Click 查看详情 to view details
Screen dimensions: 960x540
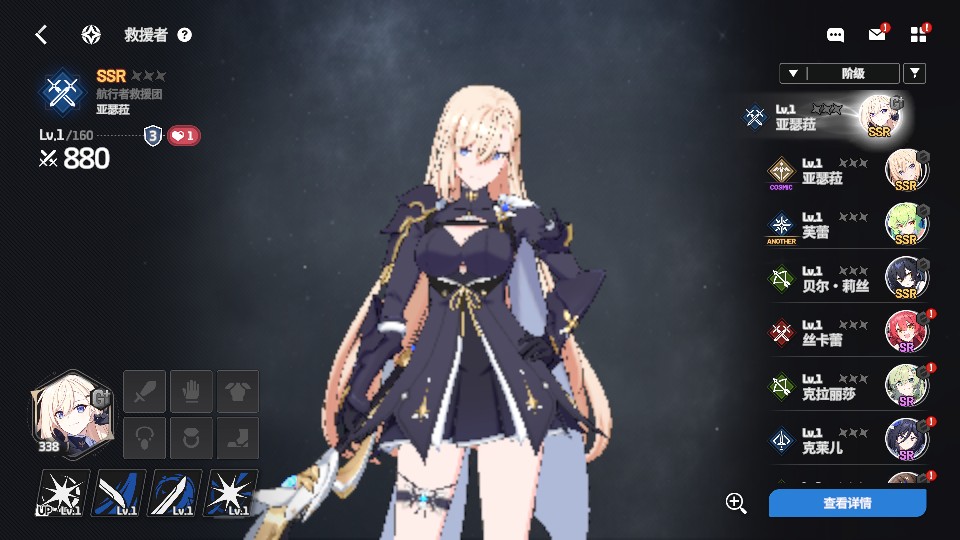coord(847,503)
